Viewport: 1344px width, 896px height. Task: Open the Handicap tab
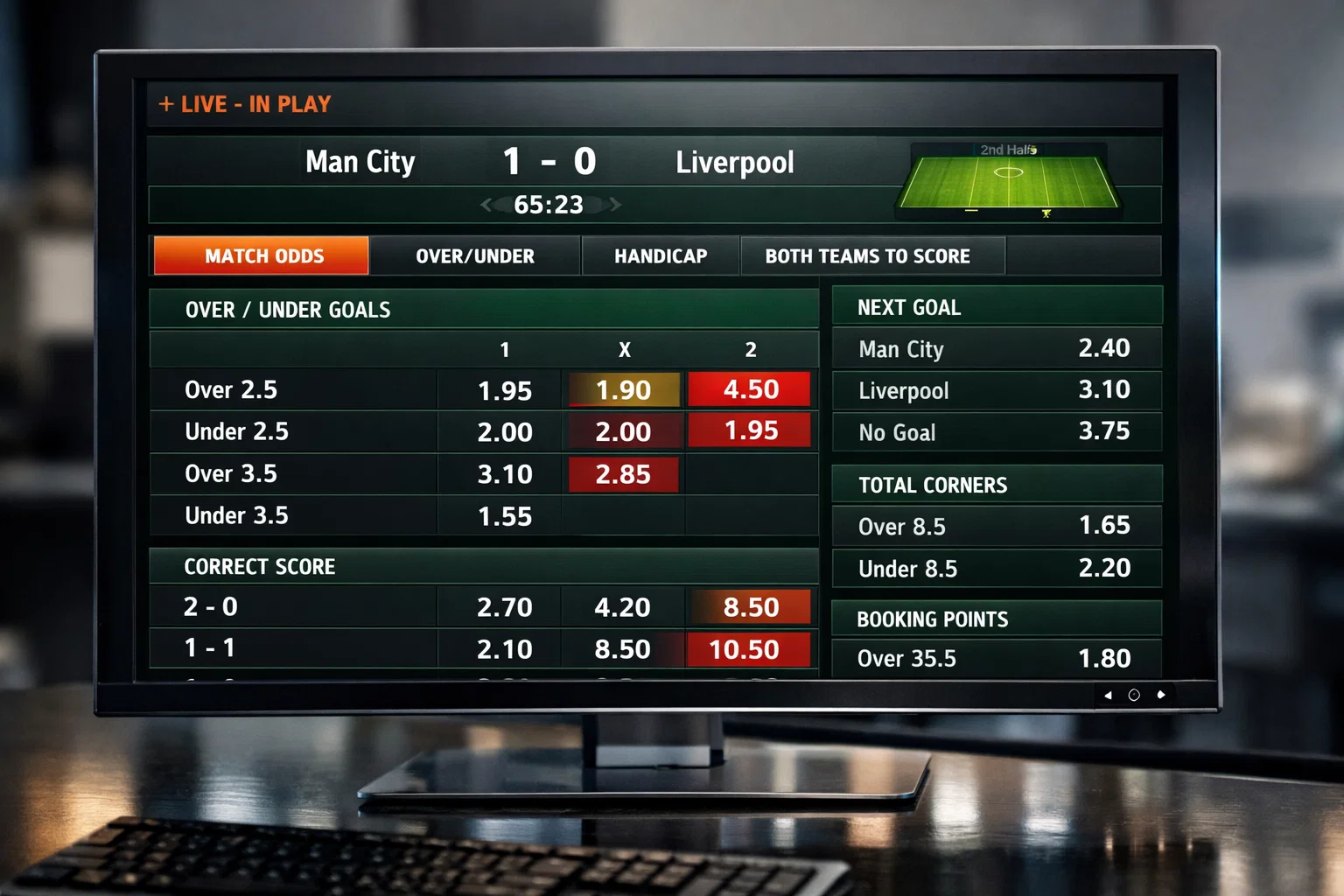click(x=661, y=256)
